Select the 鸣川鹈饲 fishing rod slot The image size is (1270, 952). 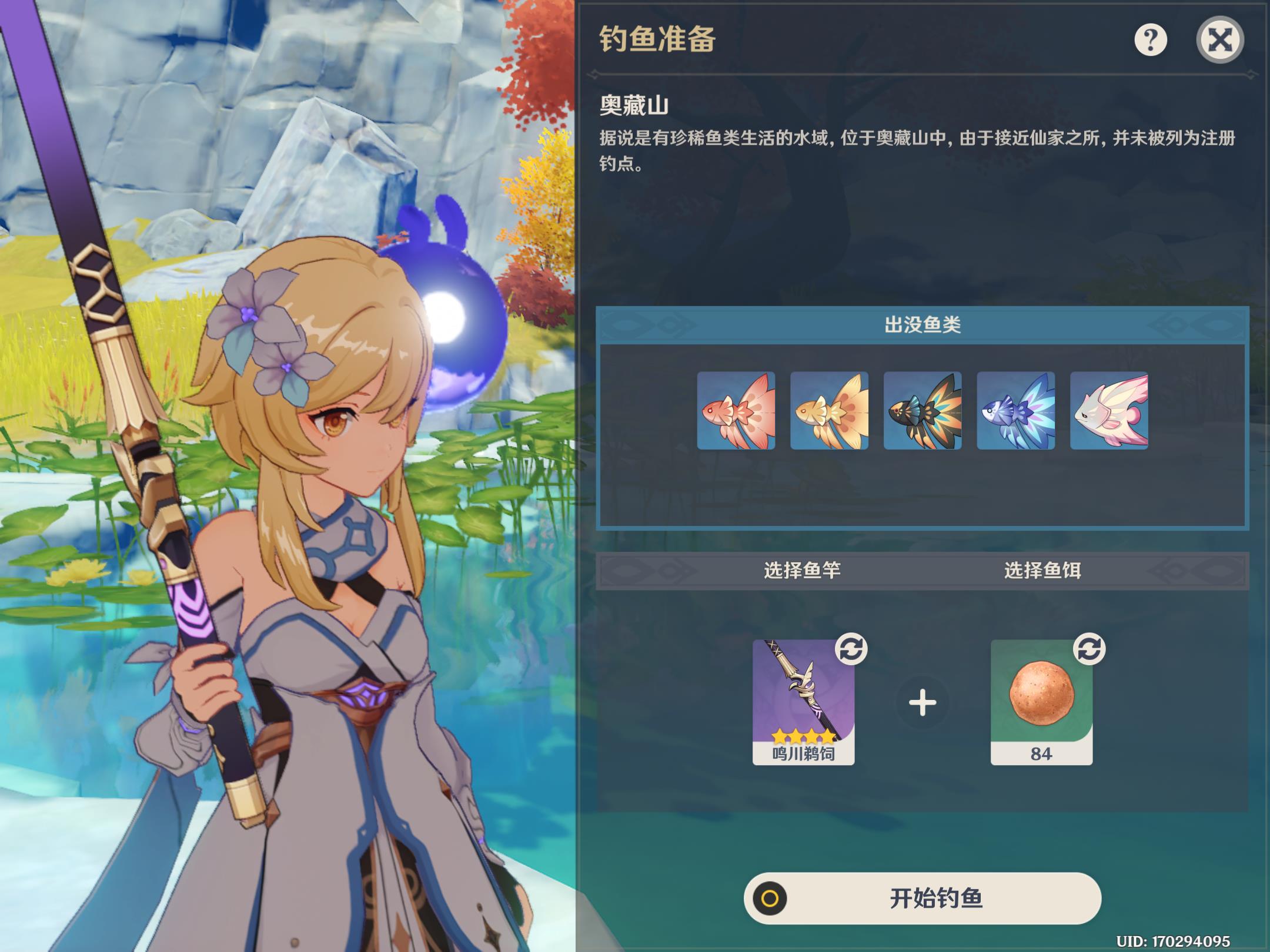[803, 702]
